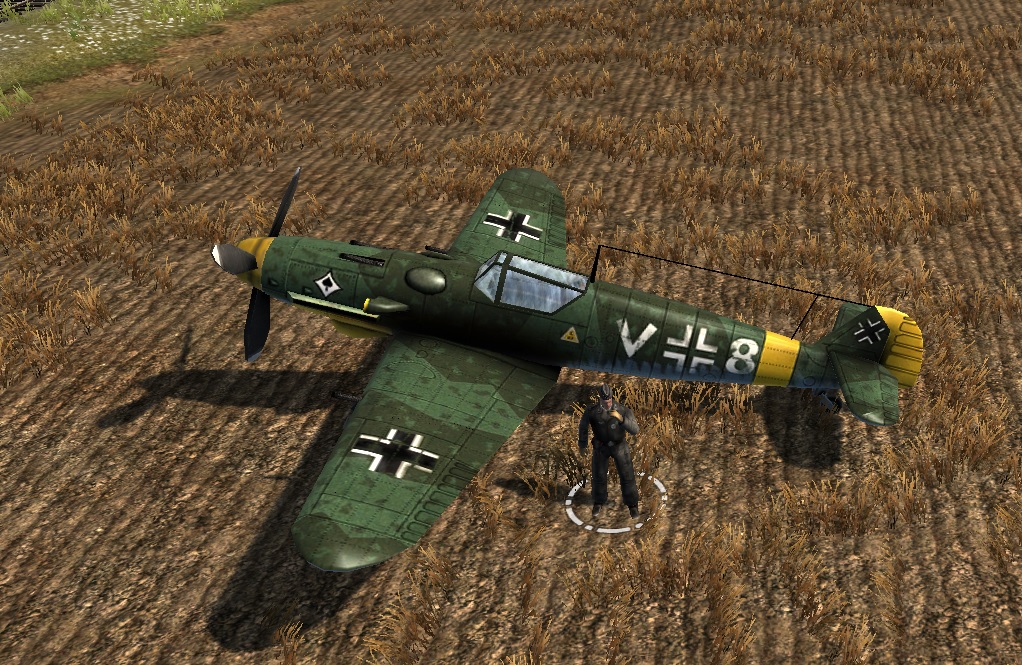Select the soldier standing in the dashed ring
Image resolution: width=1022 pixels, height=665 pixels.
(x=608, y=448)
